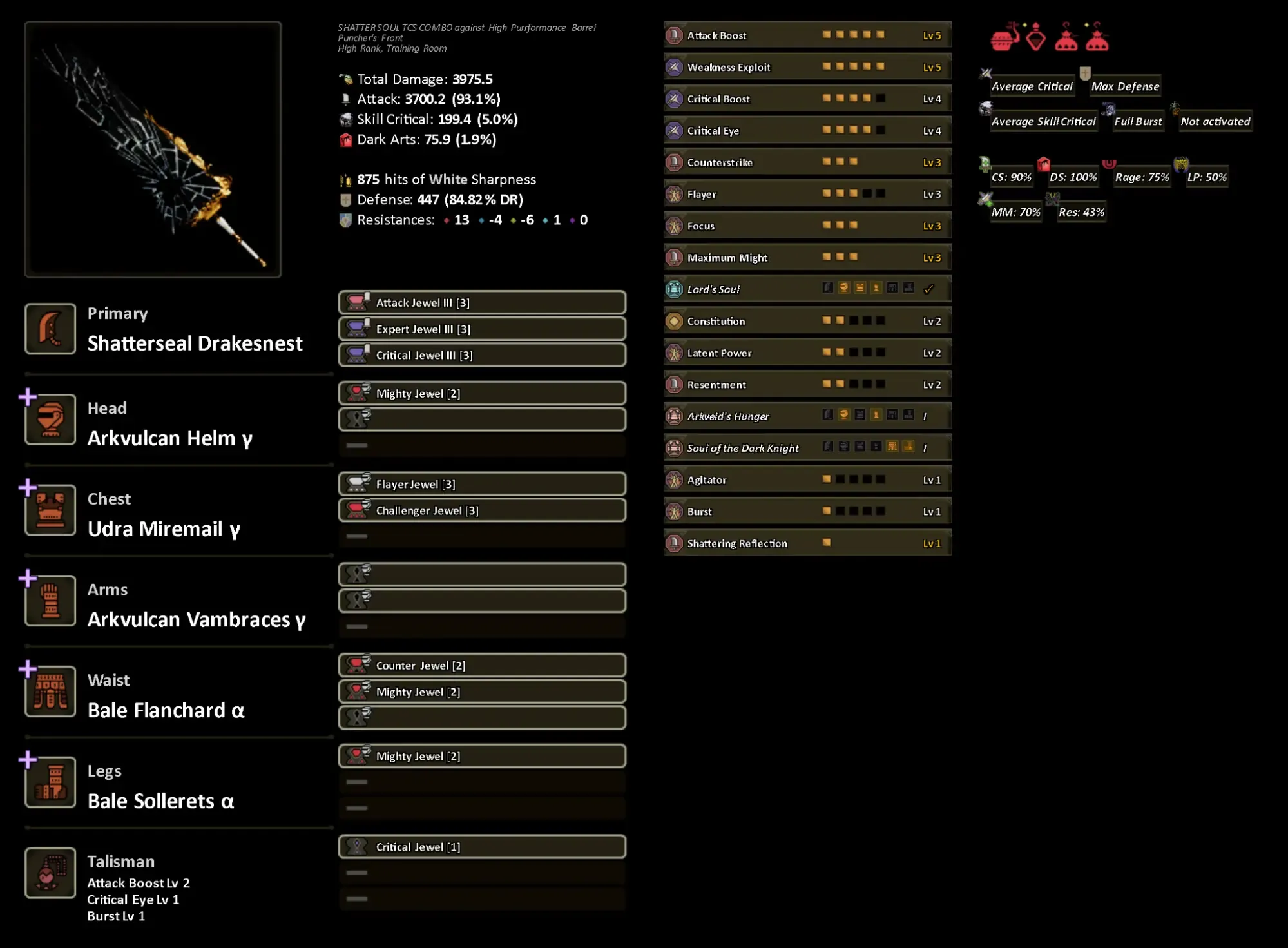The height and width of the screenshot is (948, 1288).
Task: Toggle the Full Burst setting
Action: pyautogui.click(x=1138, y=121)
